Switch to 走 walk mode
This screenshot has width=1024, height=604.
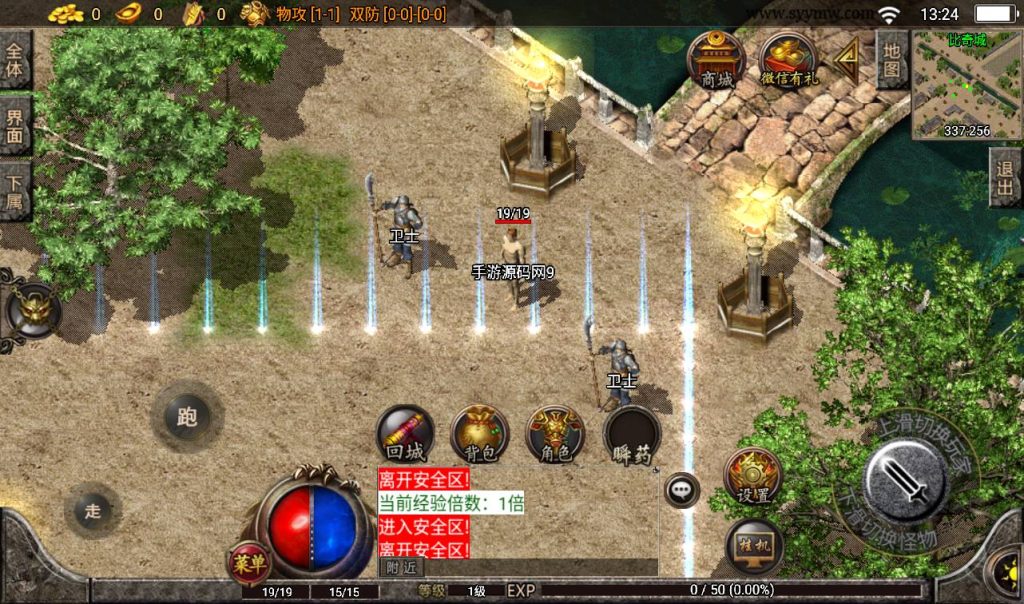click(93, 511)
